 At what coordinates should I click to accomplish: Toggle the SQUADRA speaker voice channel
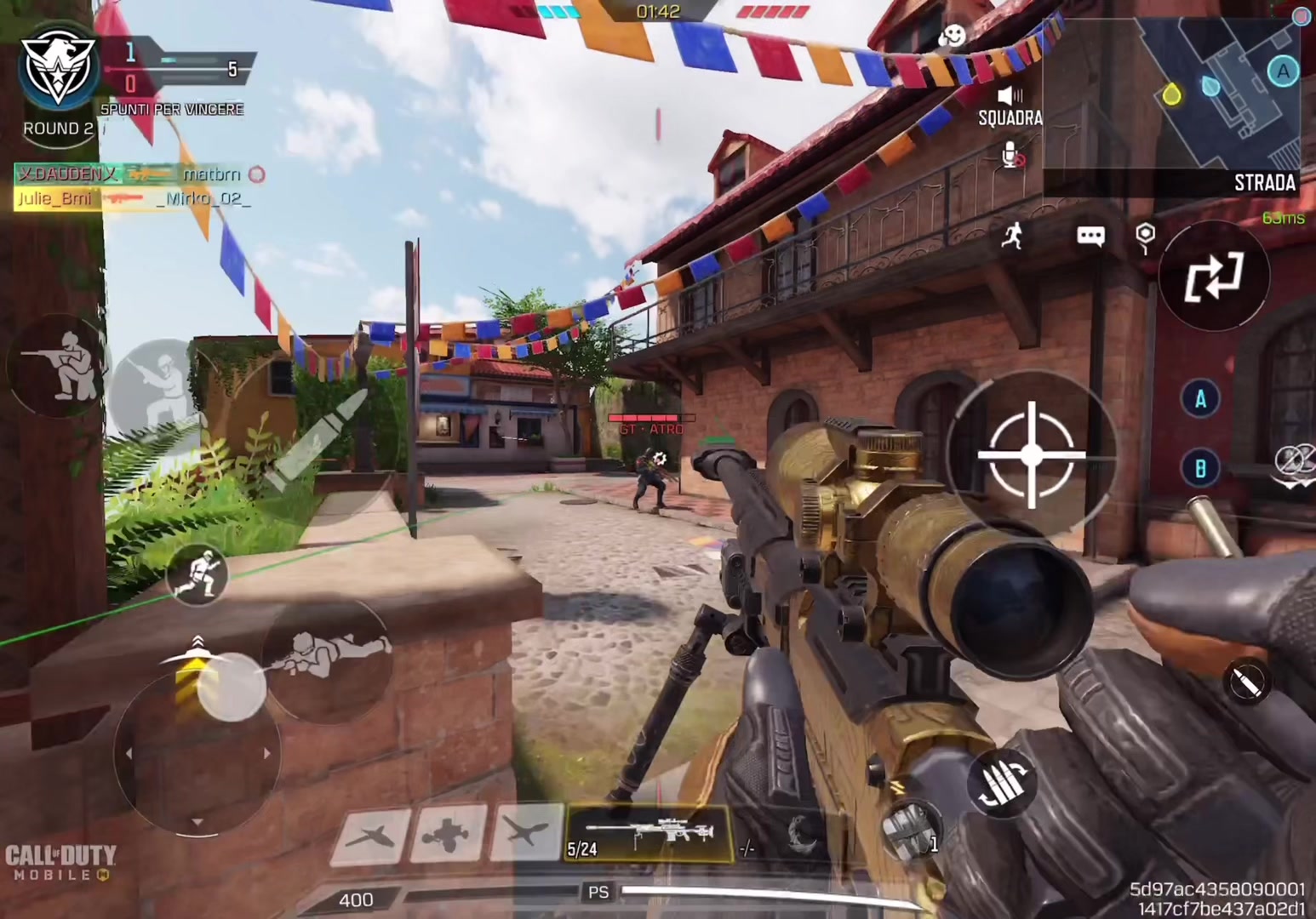point(1010,96)
